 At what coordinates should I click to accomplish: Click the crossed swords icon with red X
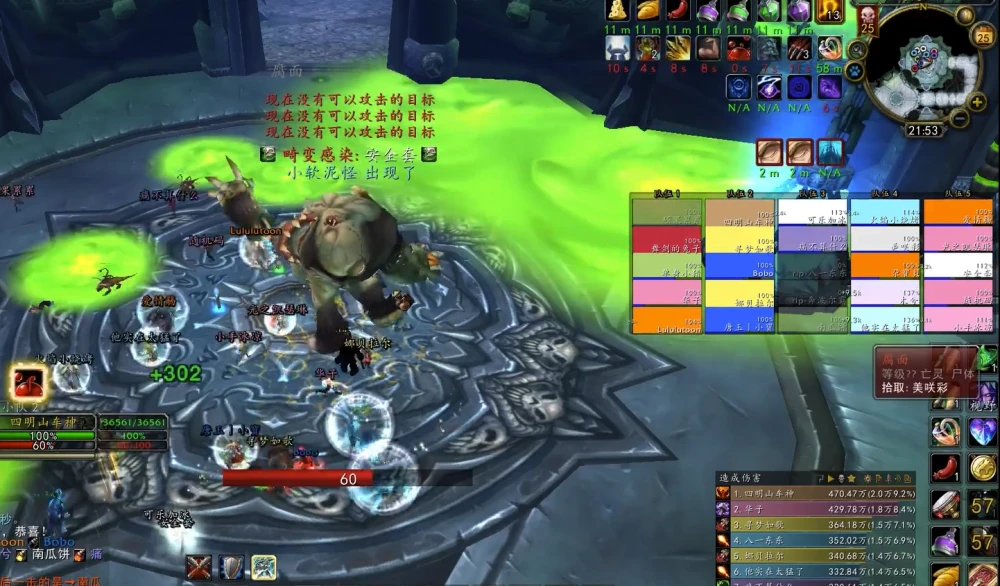(x=199, y=567)
